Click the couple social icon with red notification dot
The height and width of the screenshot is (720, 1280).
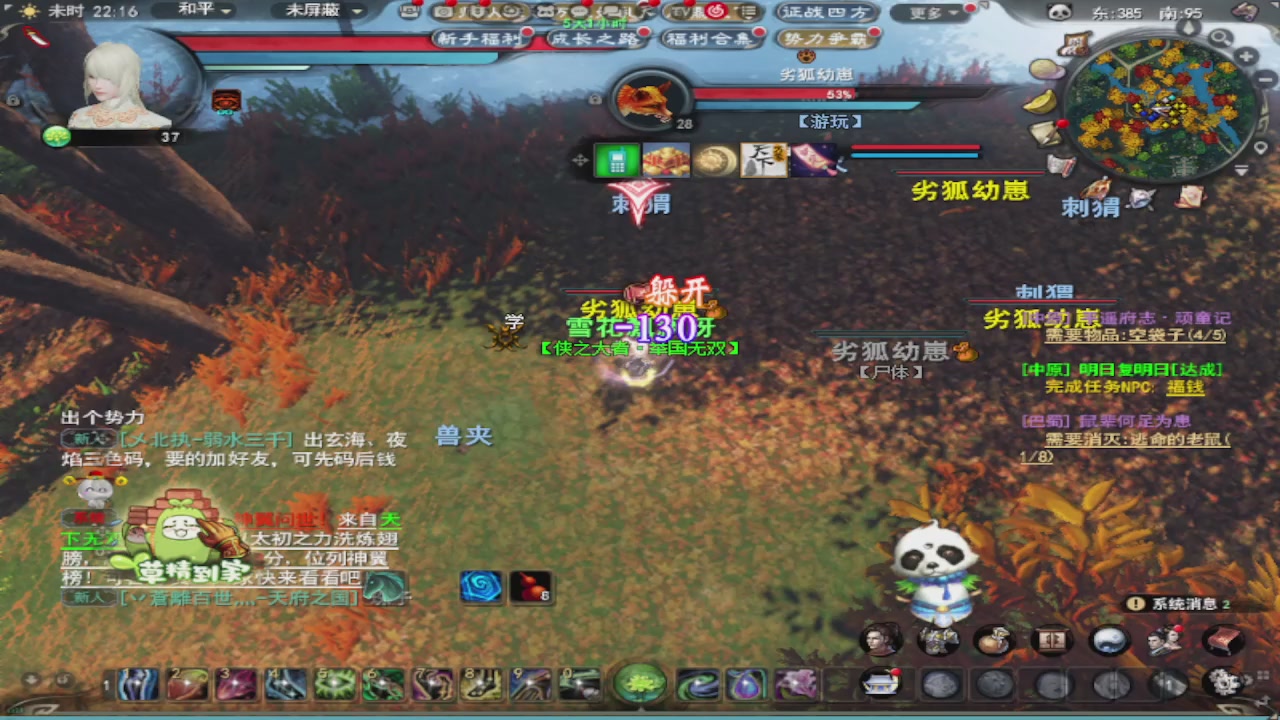[1166, 640]
